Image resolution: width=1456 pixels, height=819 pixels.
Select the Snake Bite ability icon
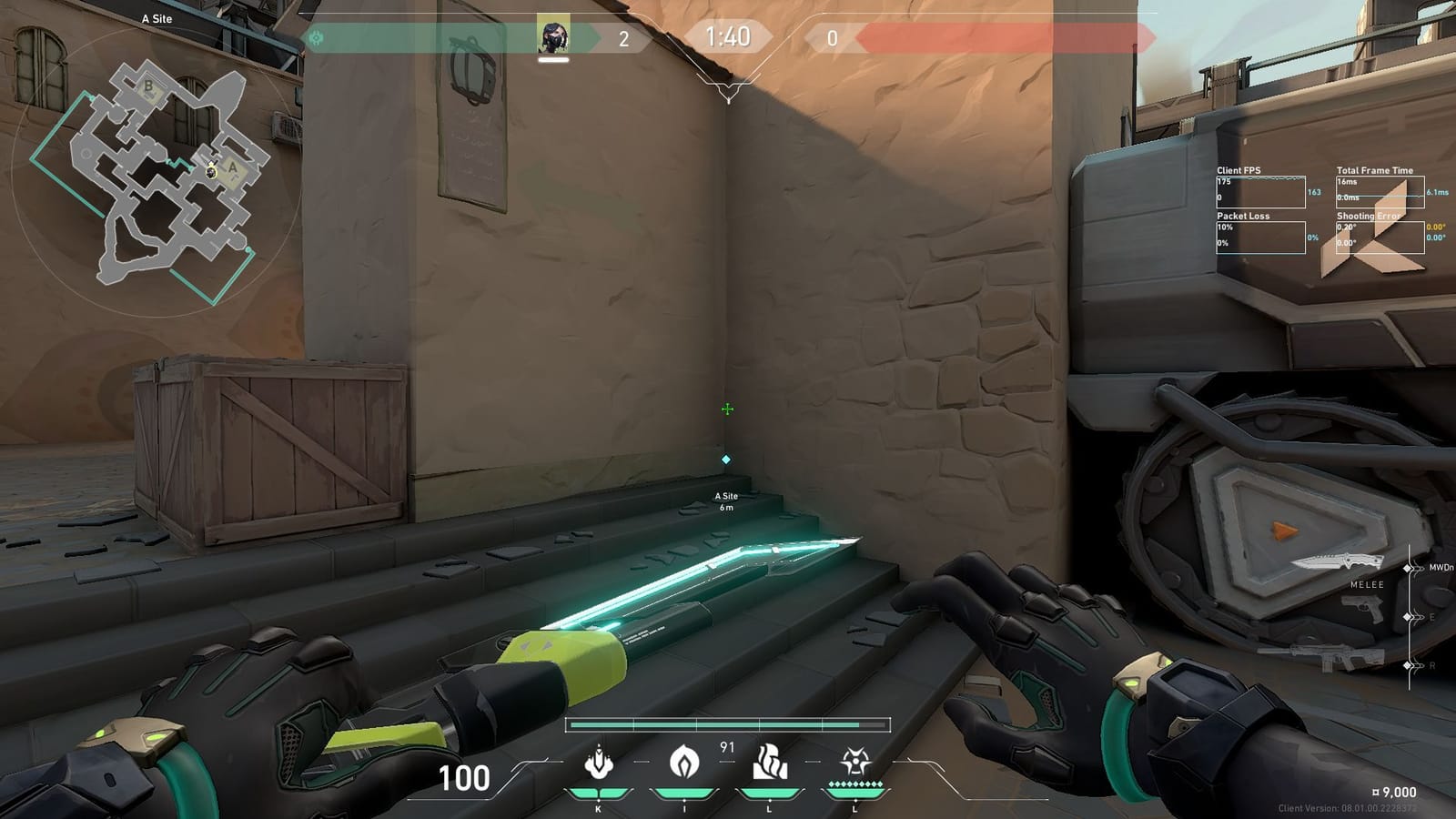[598, 763]
